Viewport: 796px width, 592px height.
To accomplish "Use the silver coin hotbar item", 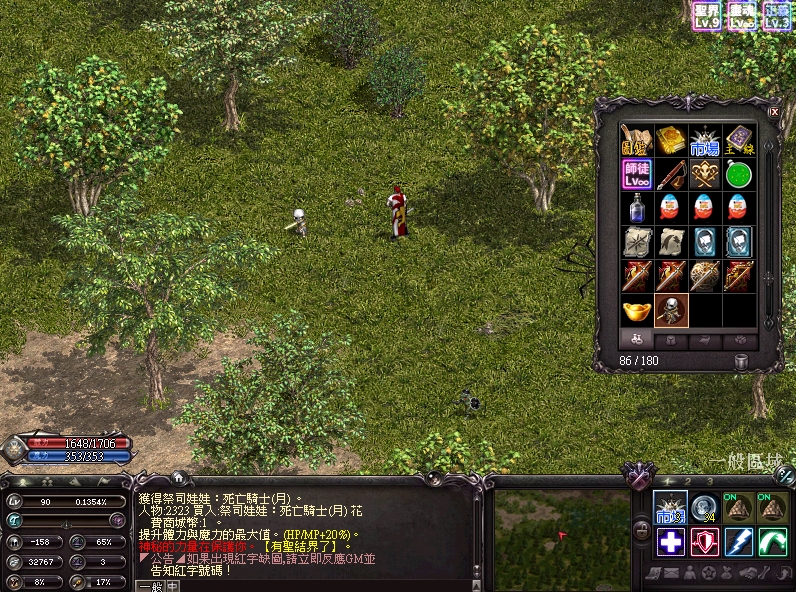I will pos(704,508).
